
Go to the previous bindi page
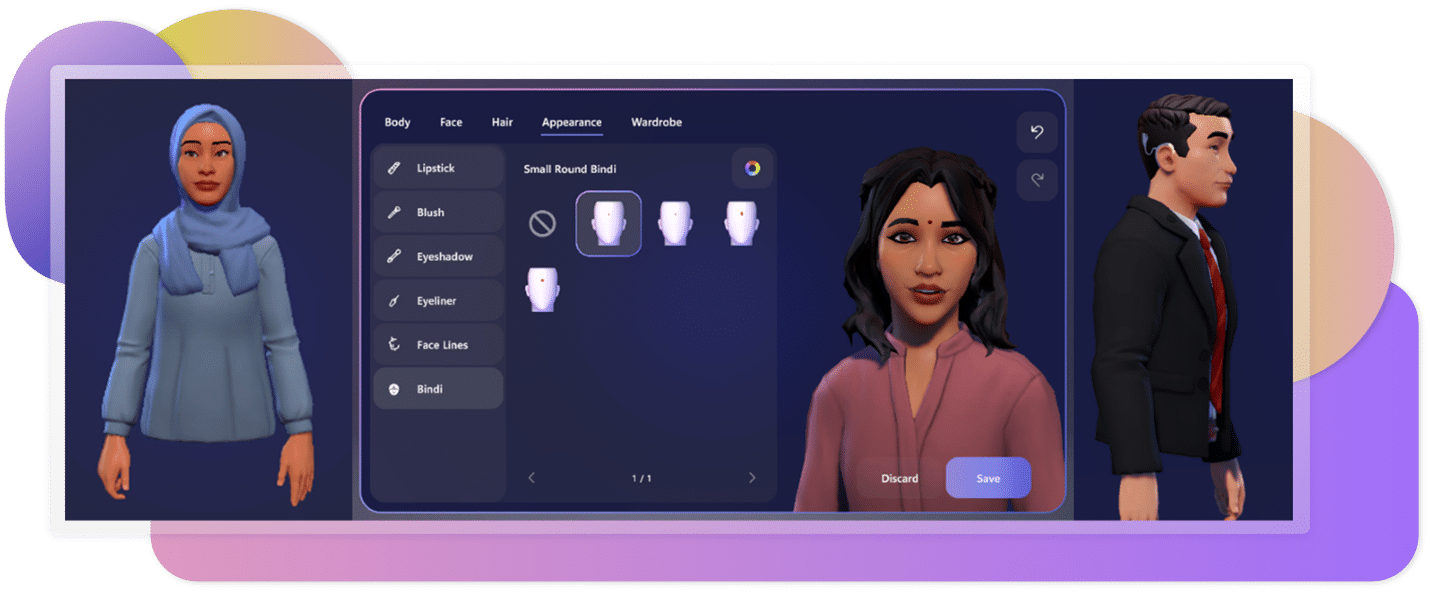[x=531, y=478]
